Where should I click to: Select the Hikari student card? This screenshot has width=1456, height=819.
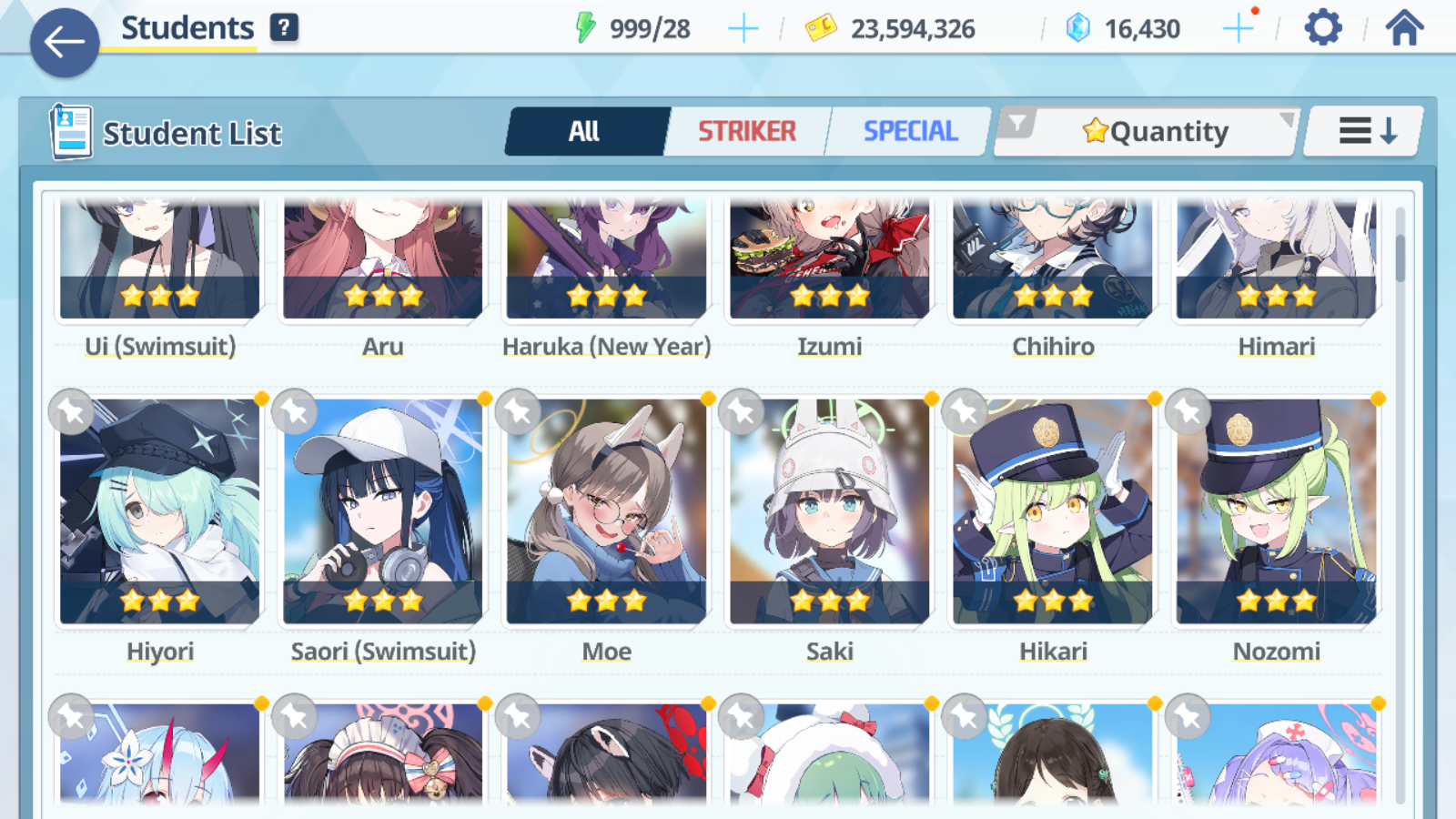point(1053,510)
